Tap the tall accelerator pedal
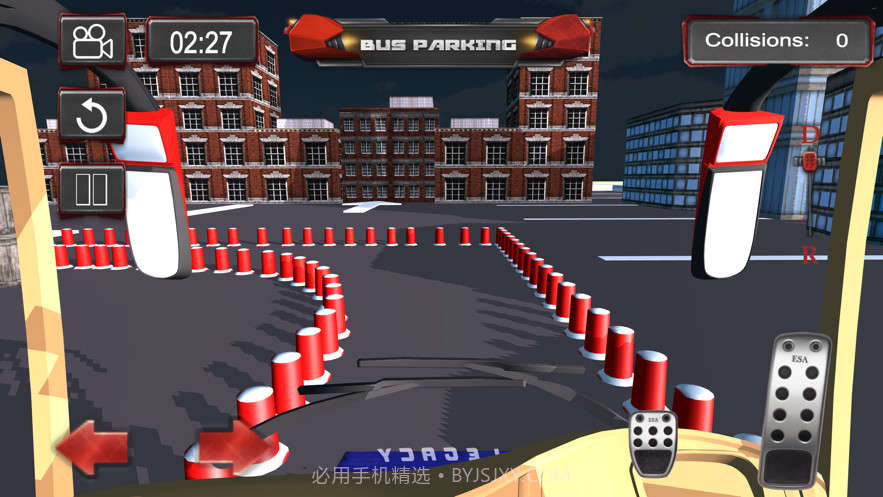This screenshot has width=883, height=497. (x=796, y=411)
